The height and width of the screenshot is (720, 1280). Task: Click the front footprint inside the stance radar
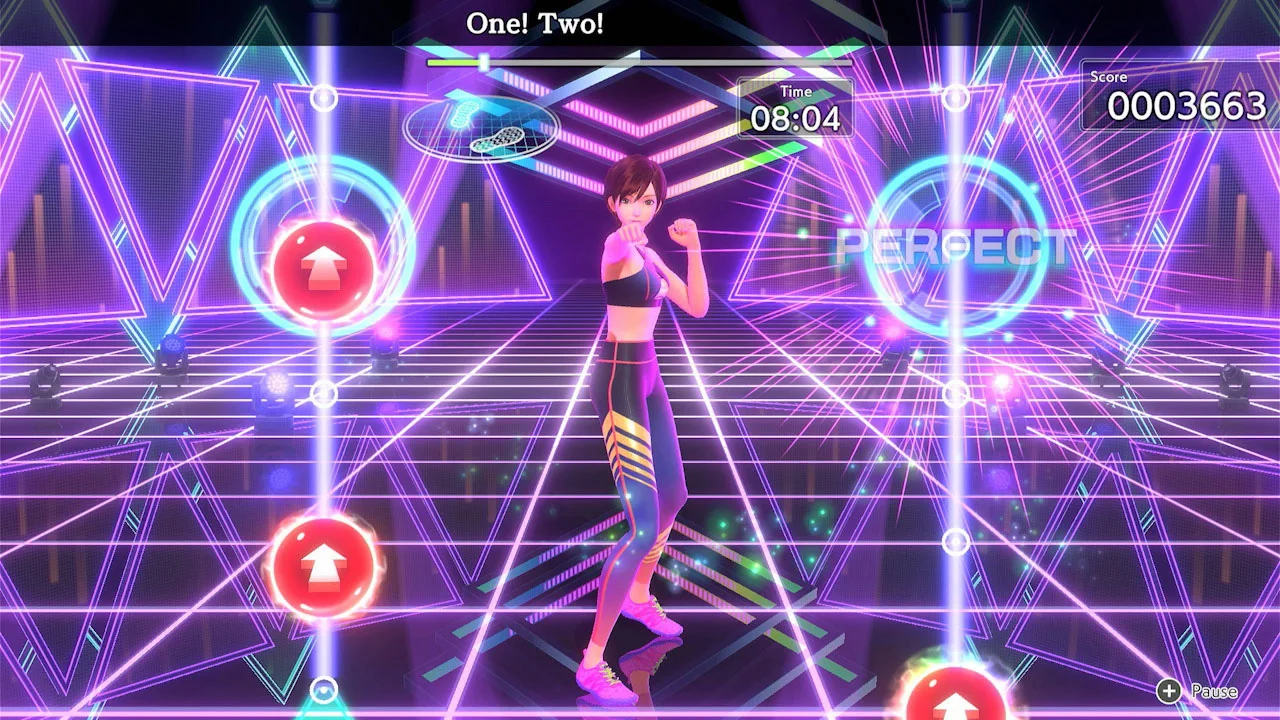tap(465, 113)
